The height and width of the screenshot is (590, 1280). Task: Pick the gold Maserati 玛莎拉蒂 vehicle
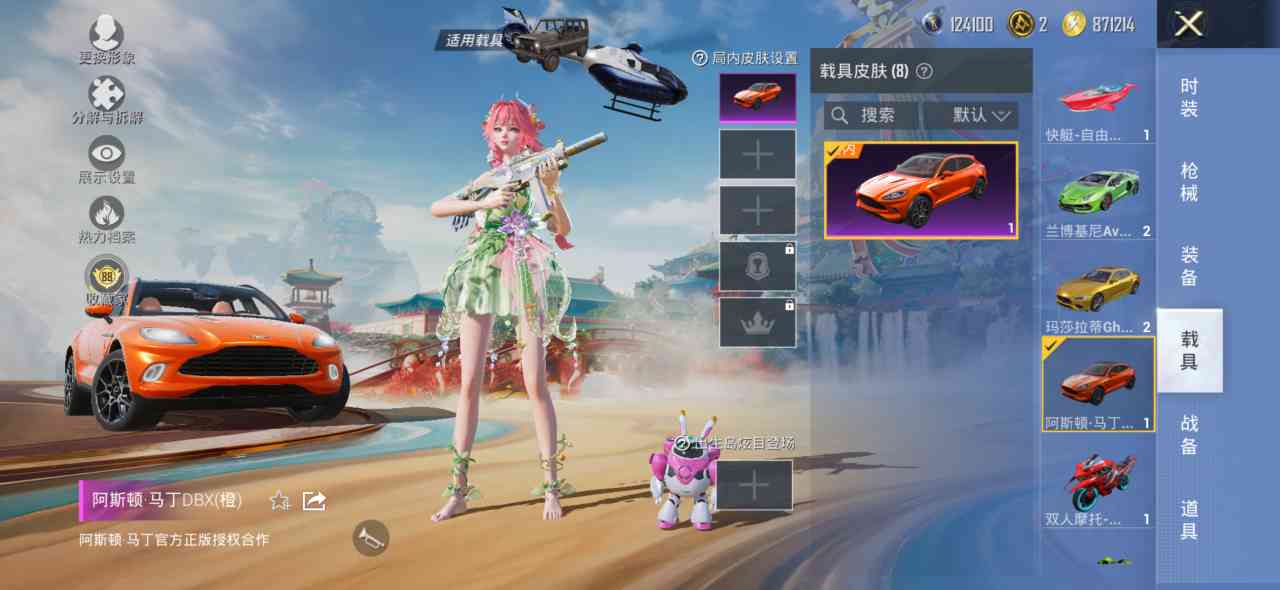[1098, 292]
